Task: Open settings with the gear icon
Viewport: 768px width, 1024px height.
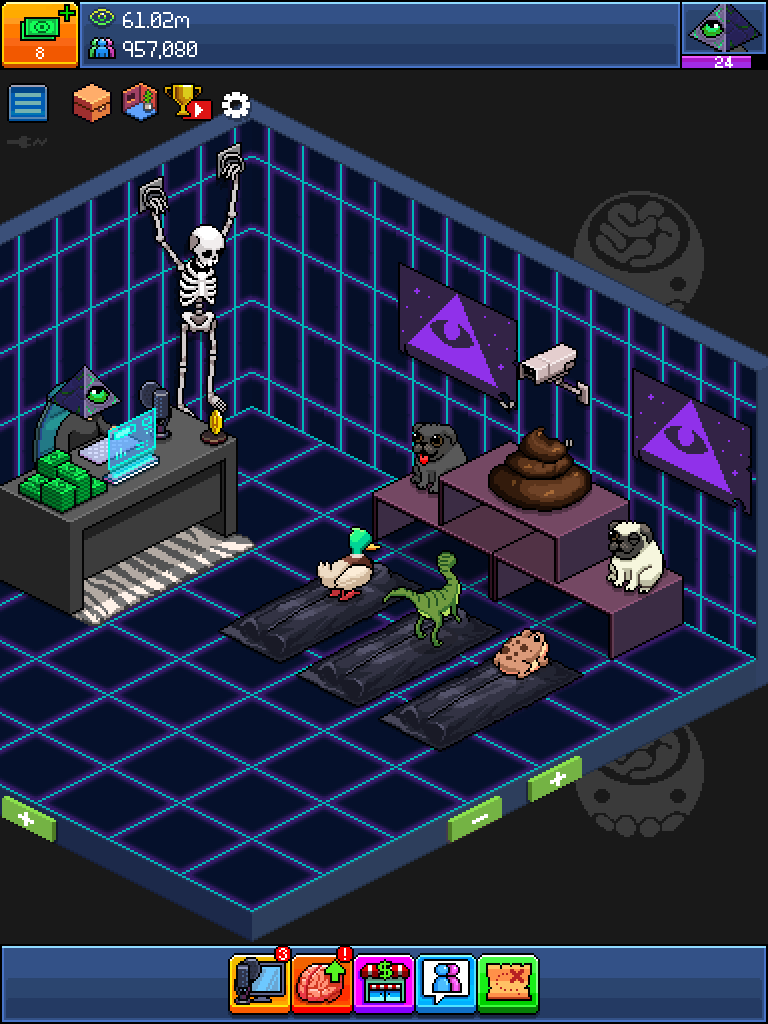Action: [x=236, y=104]
